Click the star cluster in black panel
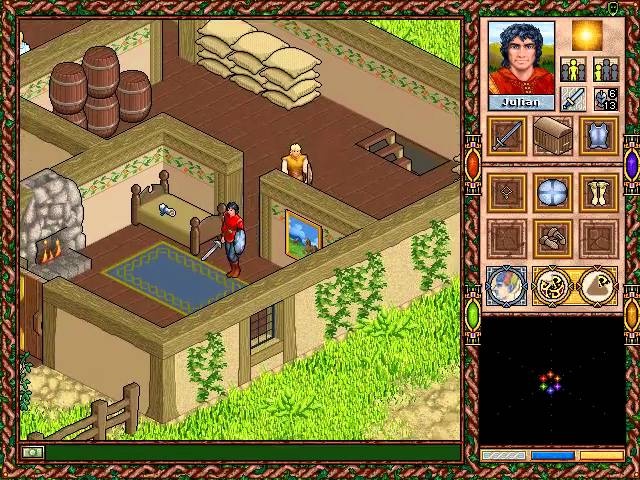Viewport: 640px width, 480px height. coord(550,383)
